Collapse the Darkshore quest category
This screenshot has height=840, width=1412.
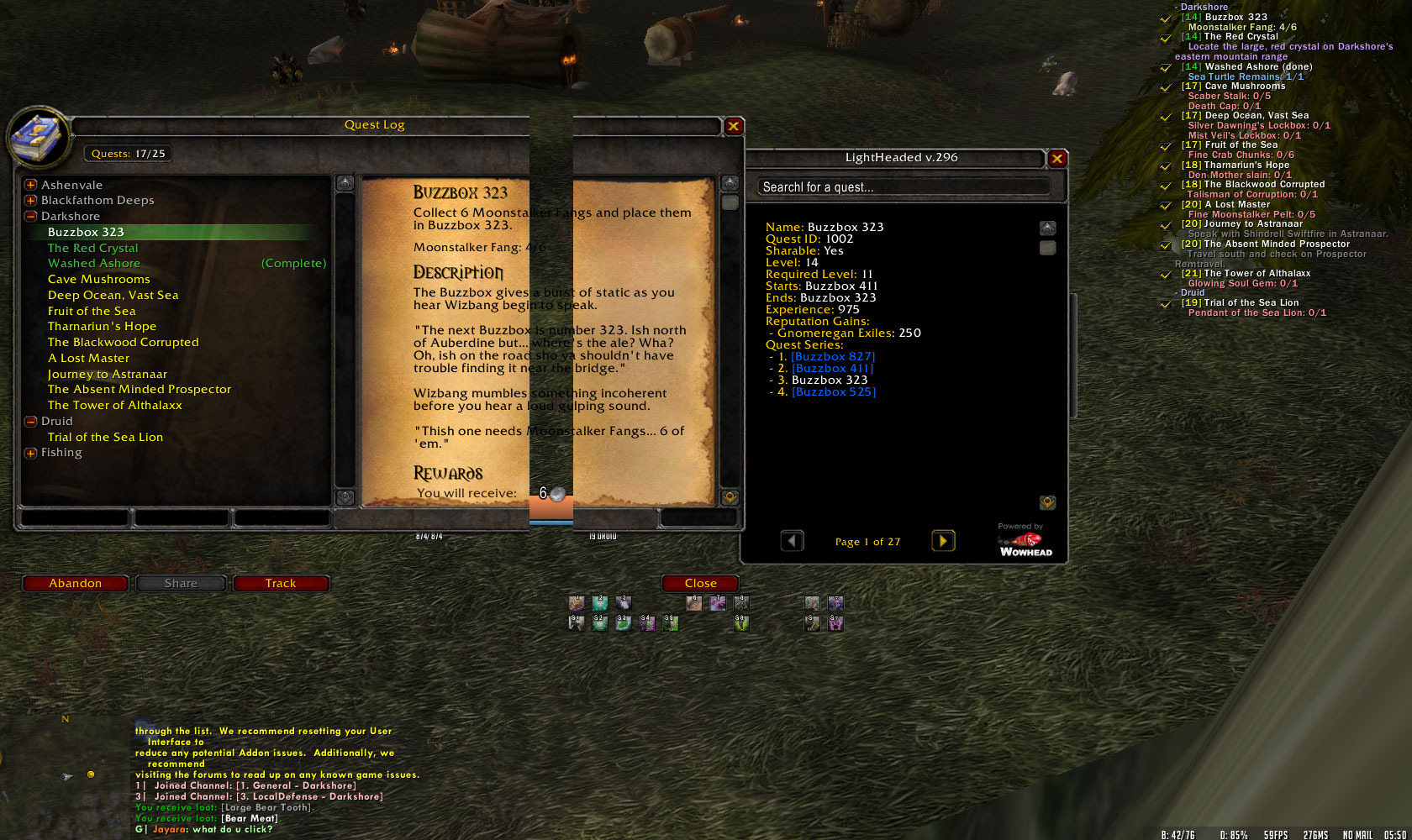[31, 216]
